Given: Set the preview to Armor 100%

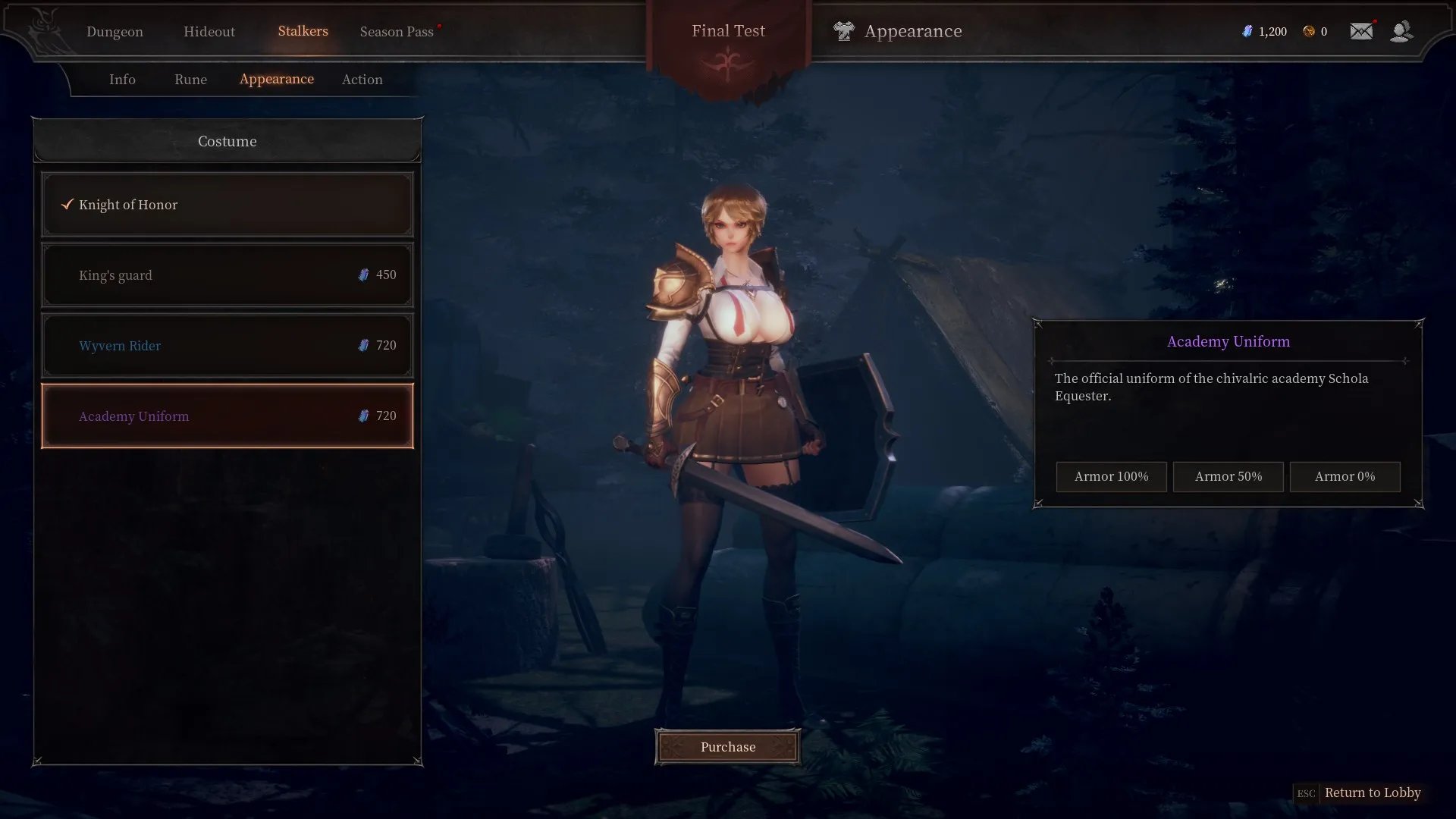Looking at the screenshot, I should click(x=1111, y=477).
